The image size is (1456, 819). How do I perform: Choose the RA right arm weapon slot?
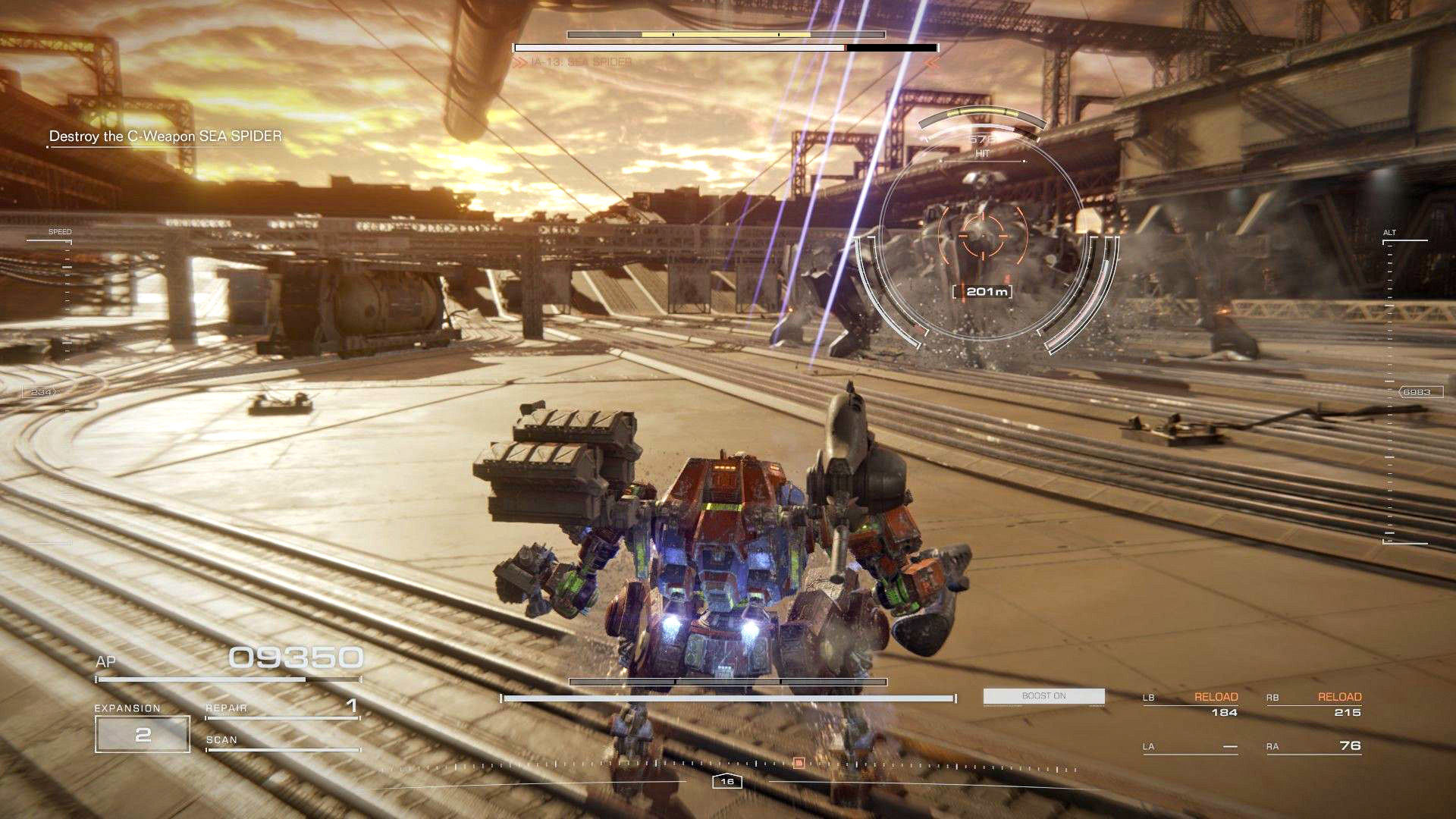pyautogui.click(x=1314, y=747)
